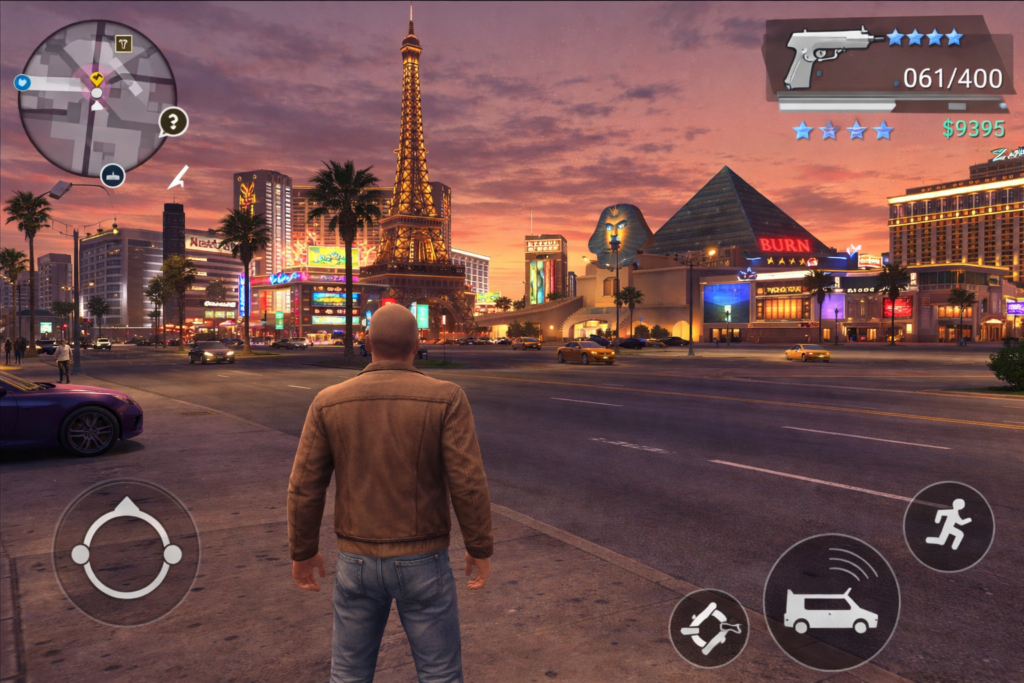
Task: Tap the car with signal waves button
Action: 831,602
